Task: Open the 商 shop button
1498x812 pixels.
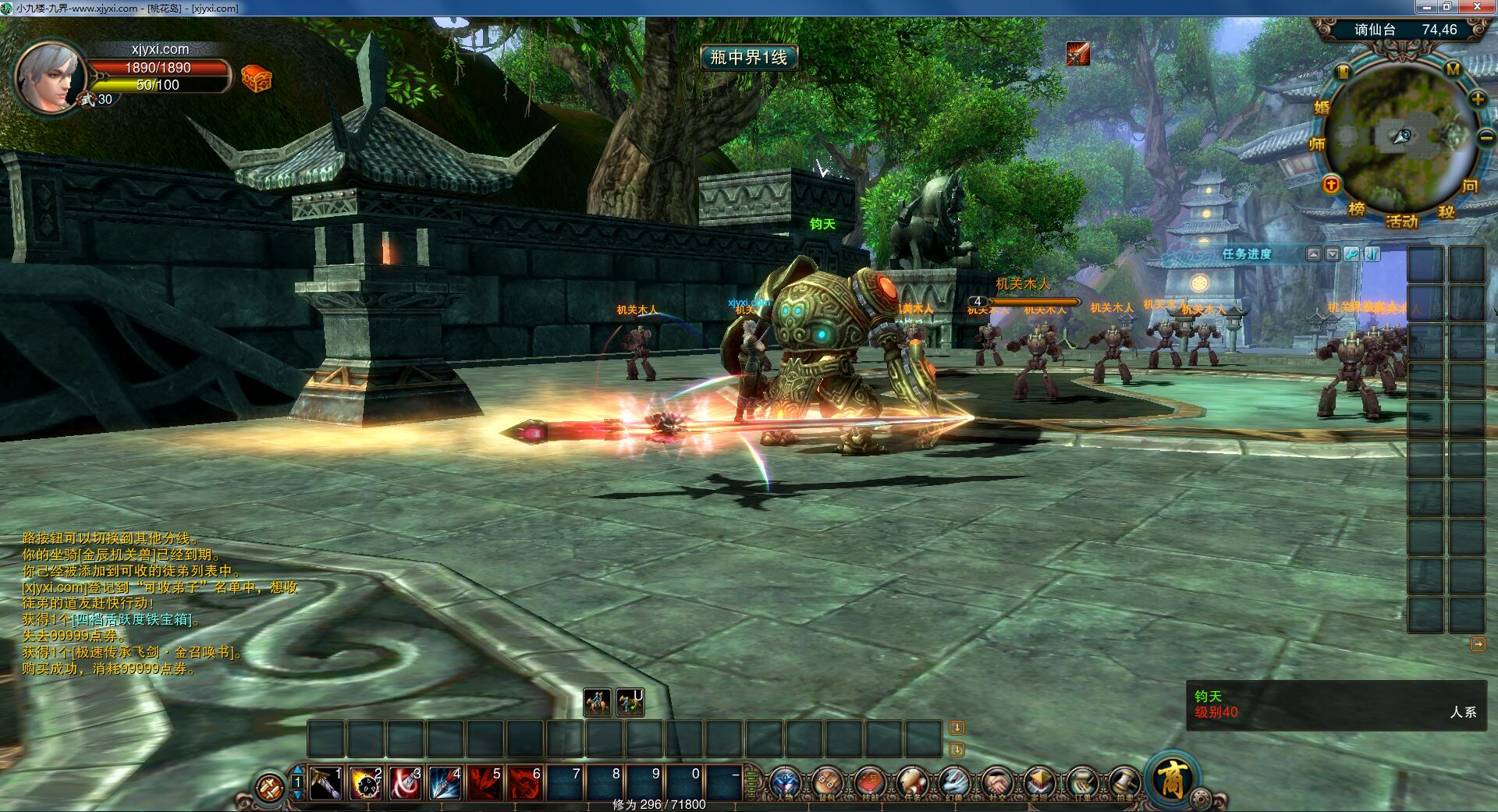Action: click(1173, 778)
